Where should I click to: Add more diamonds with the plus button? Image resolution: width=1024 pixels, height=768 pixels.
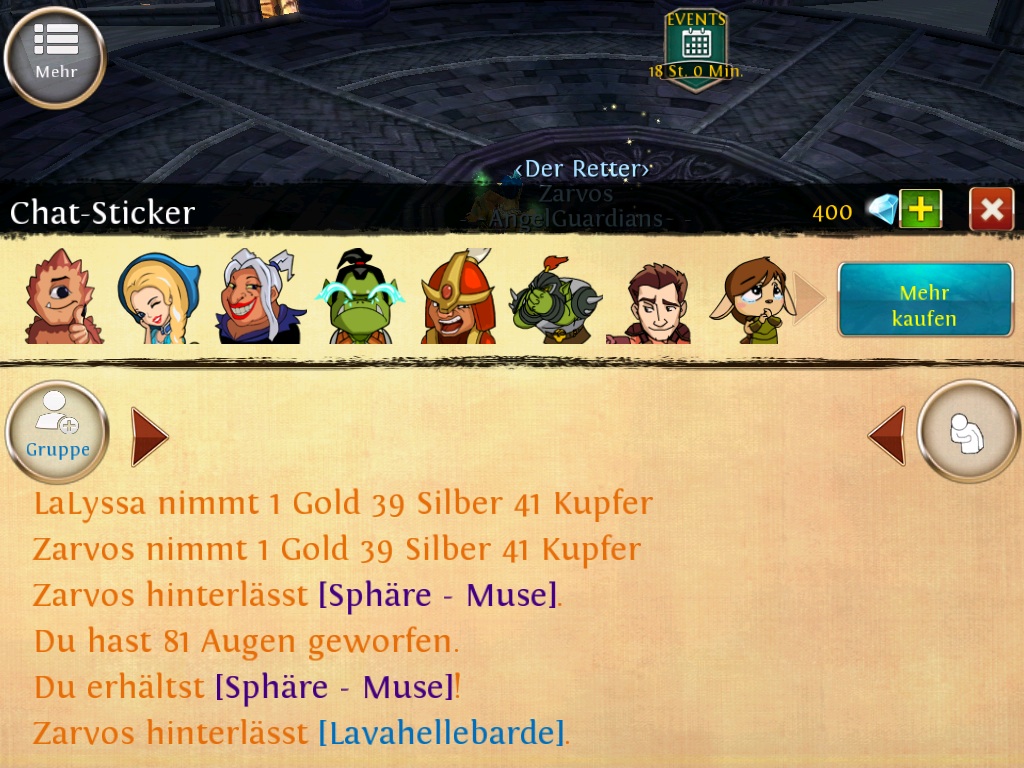point(920,209)
